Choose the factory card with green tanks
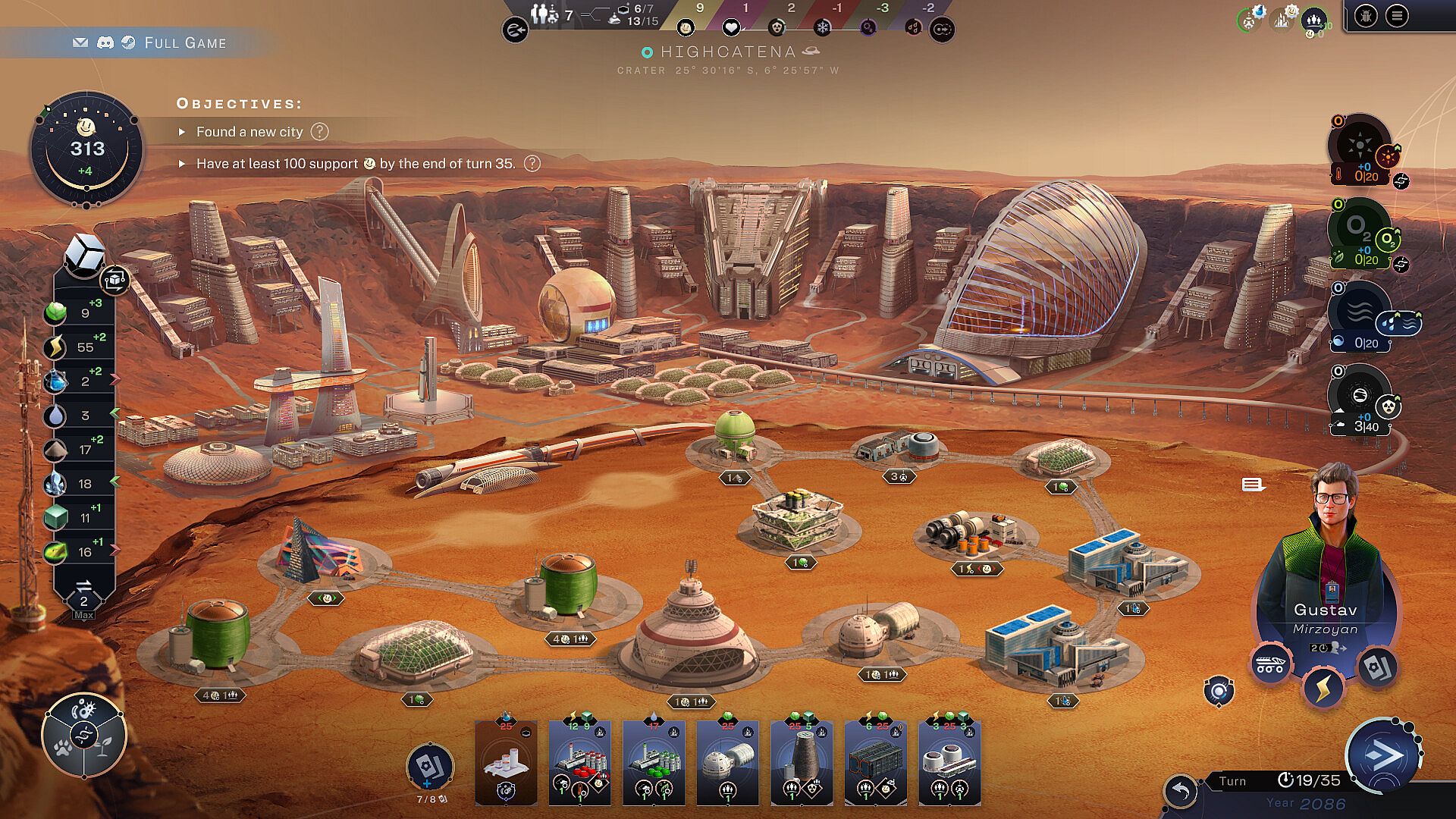Viewport: 1456px width, 819px height. tap(653, 762)
